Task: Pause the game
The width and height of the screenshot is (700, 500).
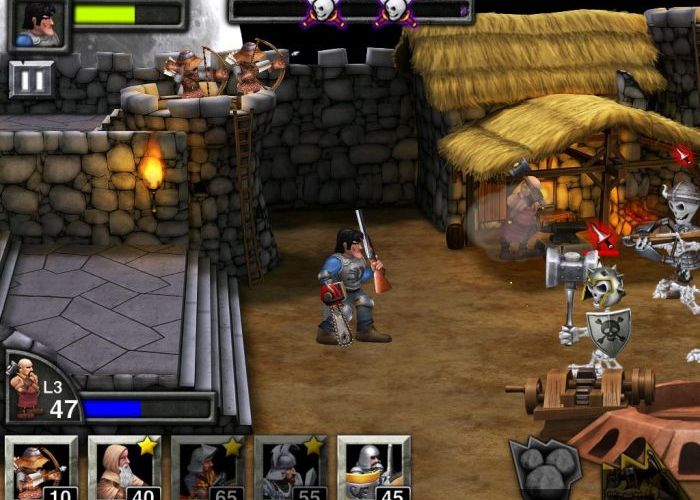Action: coord(31,79)
